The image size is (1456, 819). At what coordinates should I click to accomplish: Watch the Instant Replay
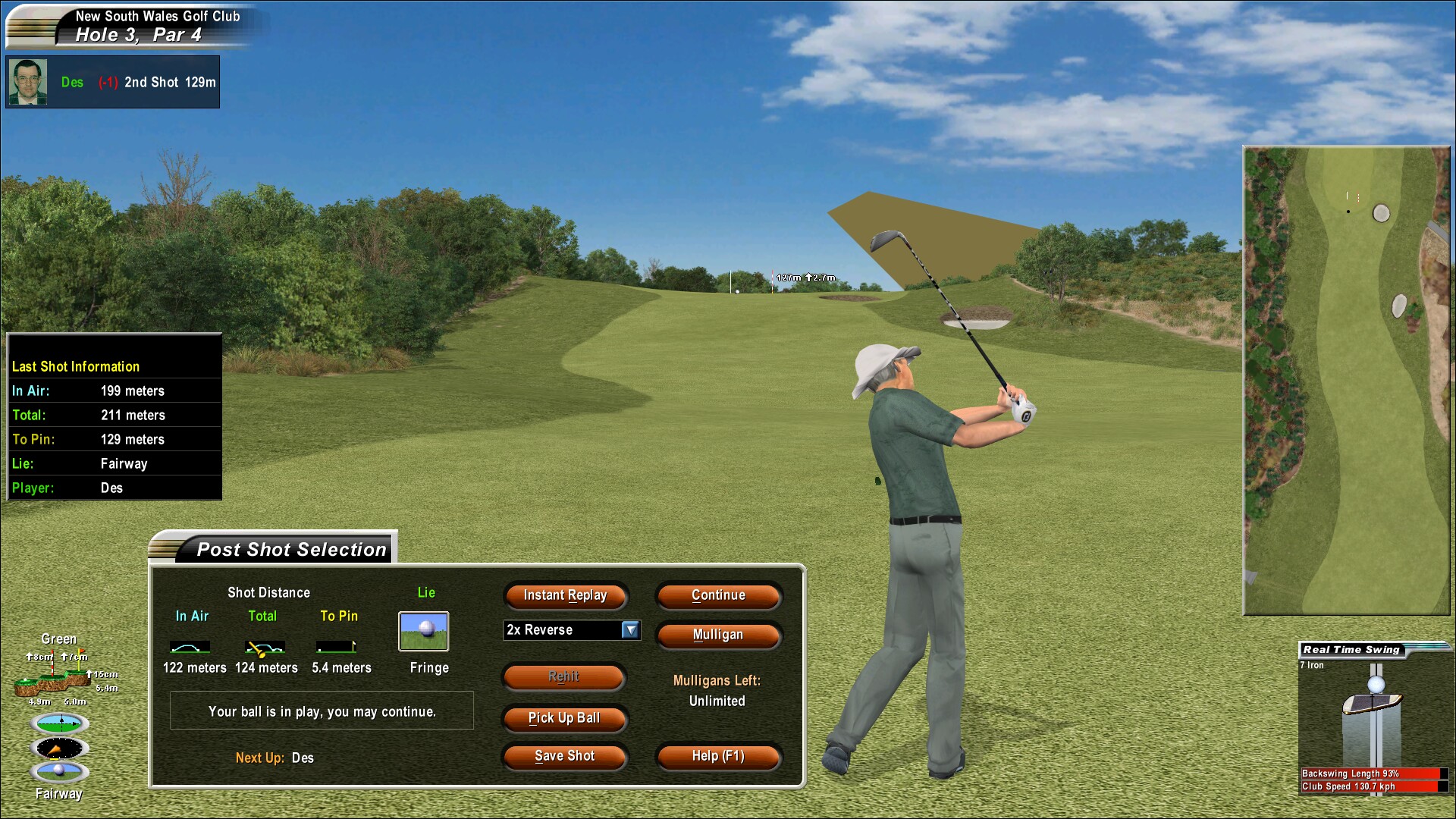[x=565, y=595]
